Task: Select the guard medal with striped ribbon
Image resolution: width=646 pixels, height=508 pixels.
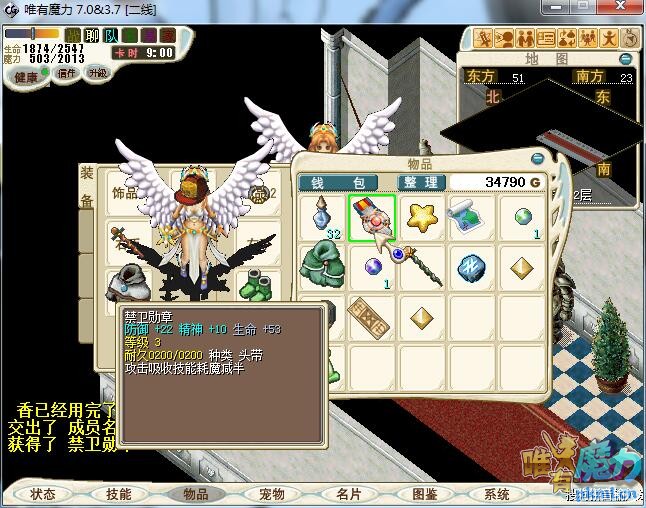Action: pyautogui.click(x=371, y=216)
